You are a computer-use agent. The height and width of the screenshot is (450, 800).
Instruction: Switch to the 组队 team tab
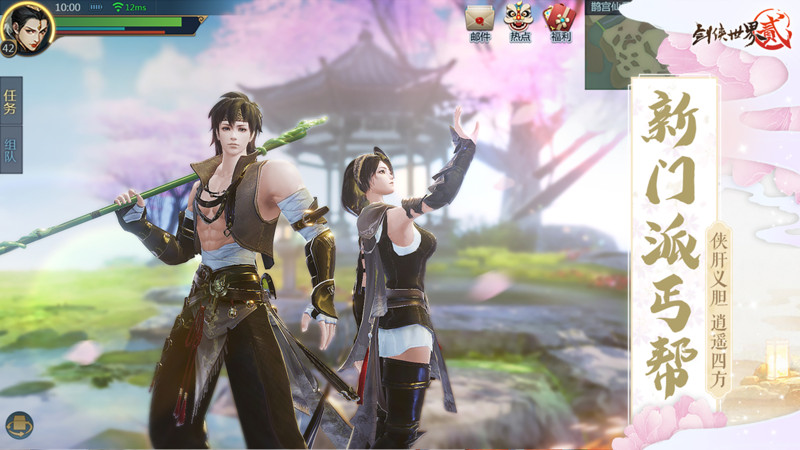click(x=10, y=150)
